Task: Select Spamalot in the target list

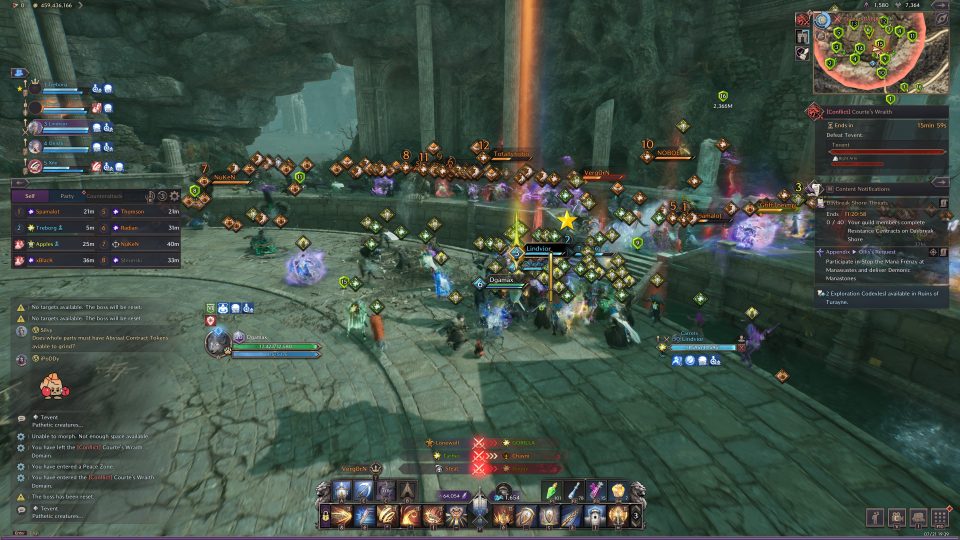Action: click(x=48, y=211)
